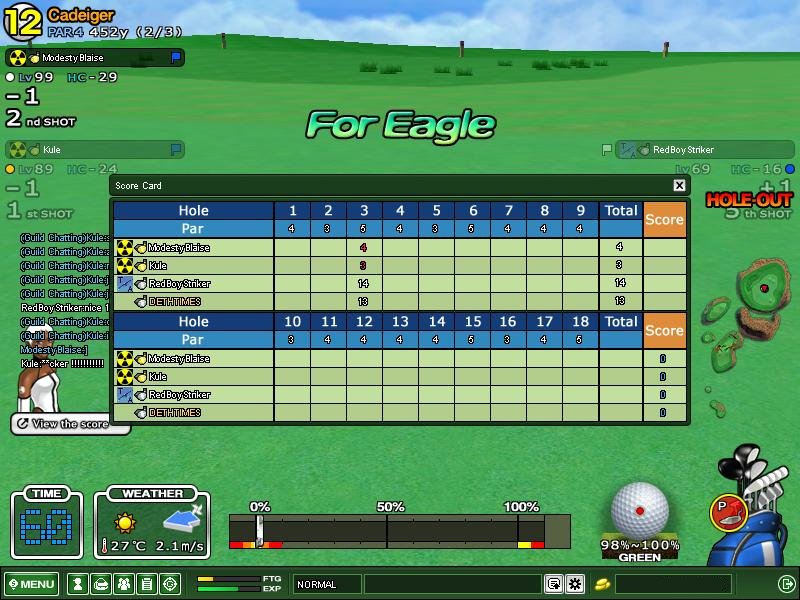Open the MENU button

point(31,584)
